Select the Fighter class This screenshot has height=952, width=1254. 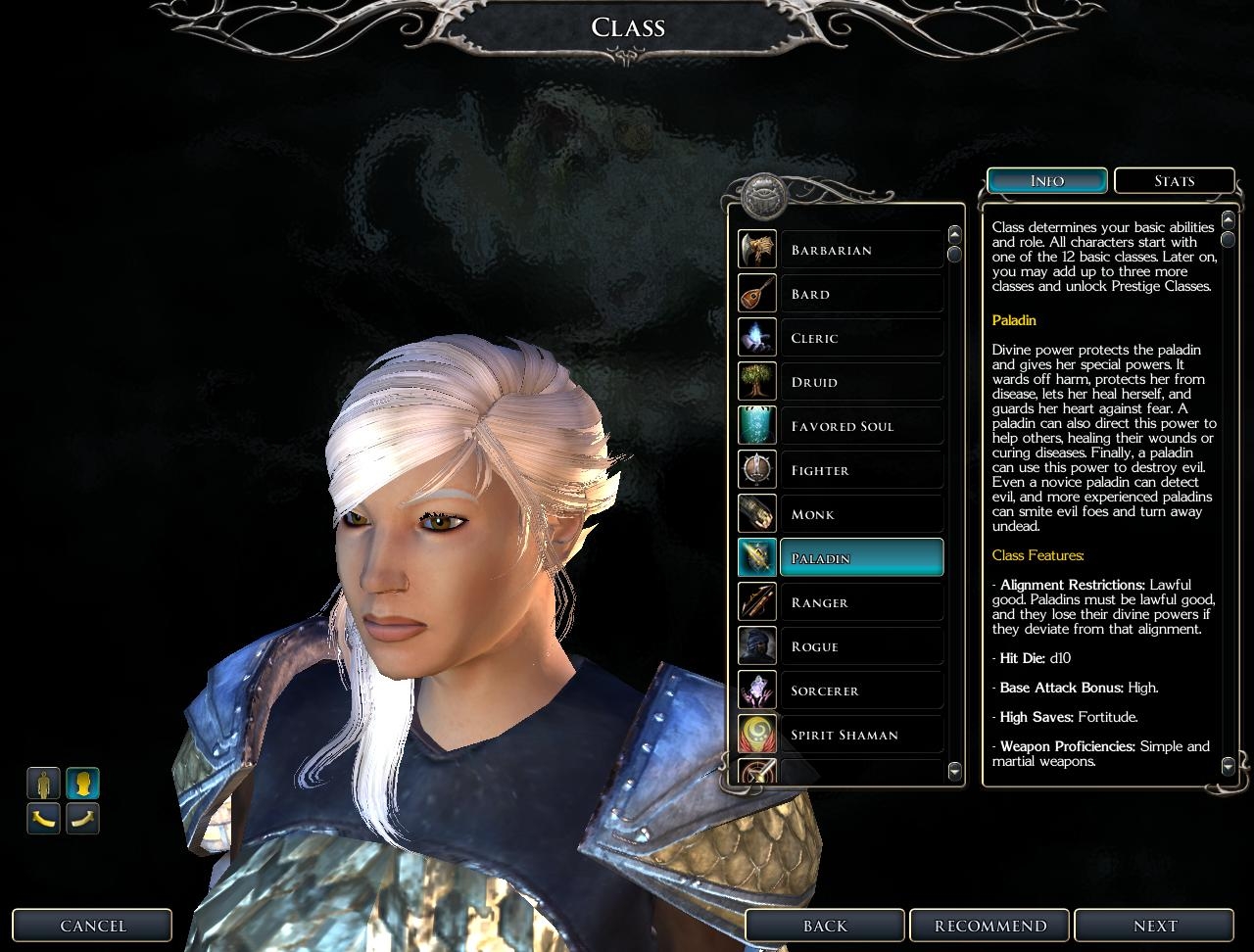[861, 470]
